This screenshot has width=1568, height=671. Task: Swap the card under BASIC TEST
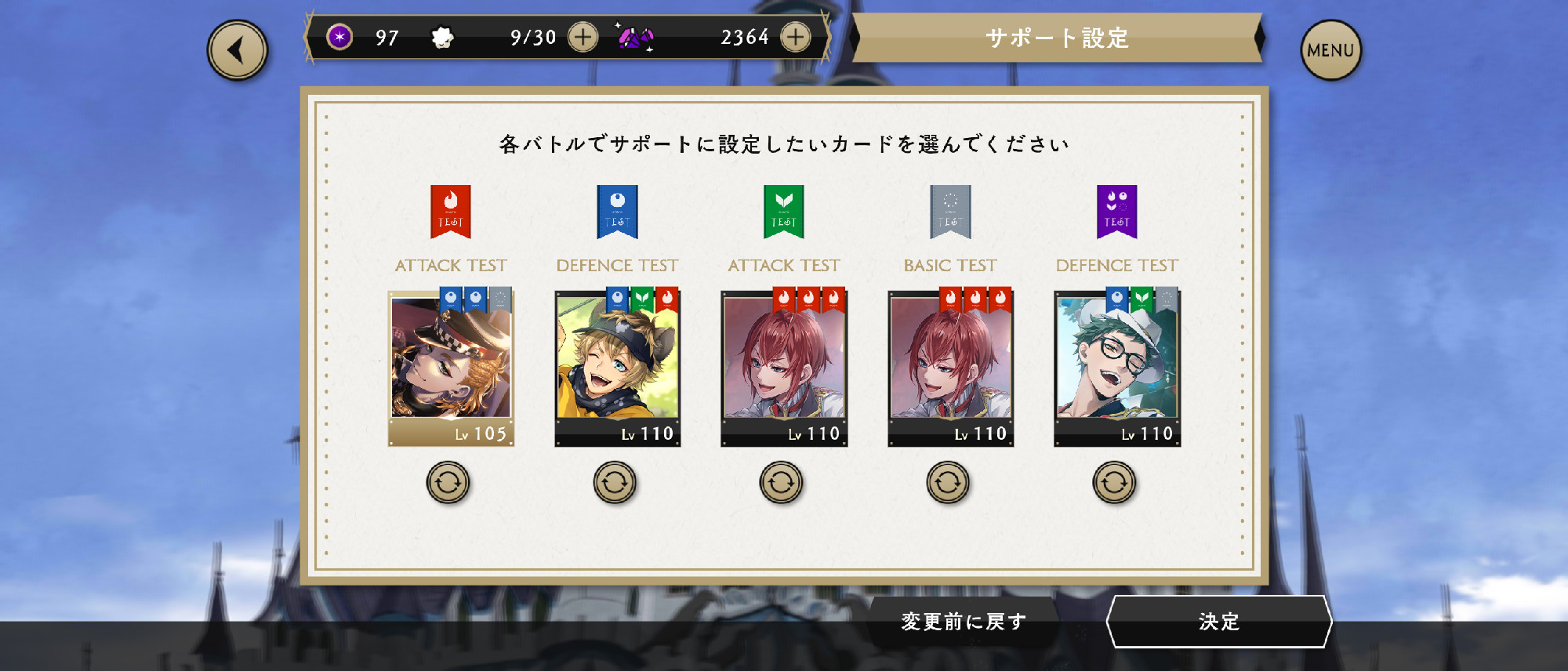[x=948, y=483]
